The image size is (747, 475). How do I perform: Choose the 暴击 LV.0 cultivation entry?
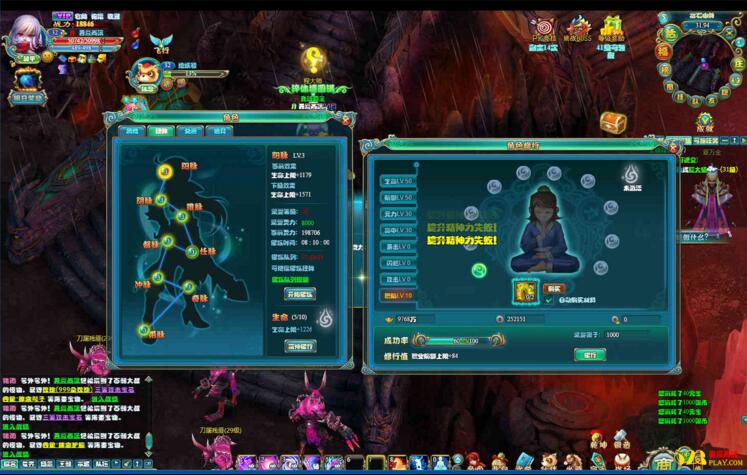pyautogui.click(x=397, y=246)
